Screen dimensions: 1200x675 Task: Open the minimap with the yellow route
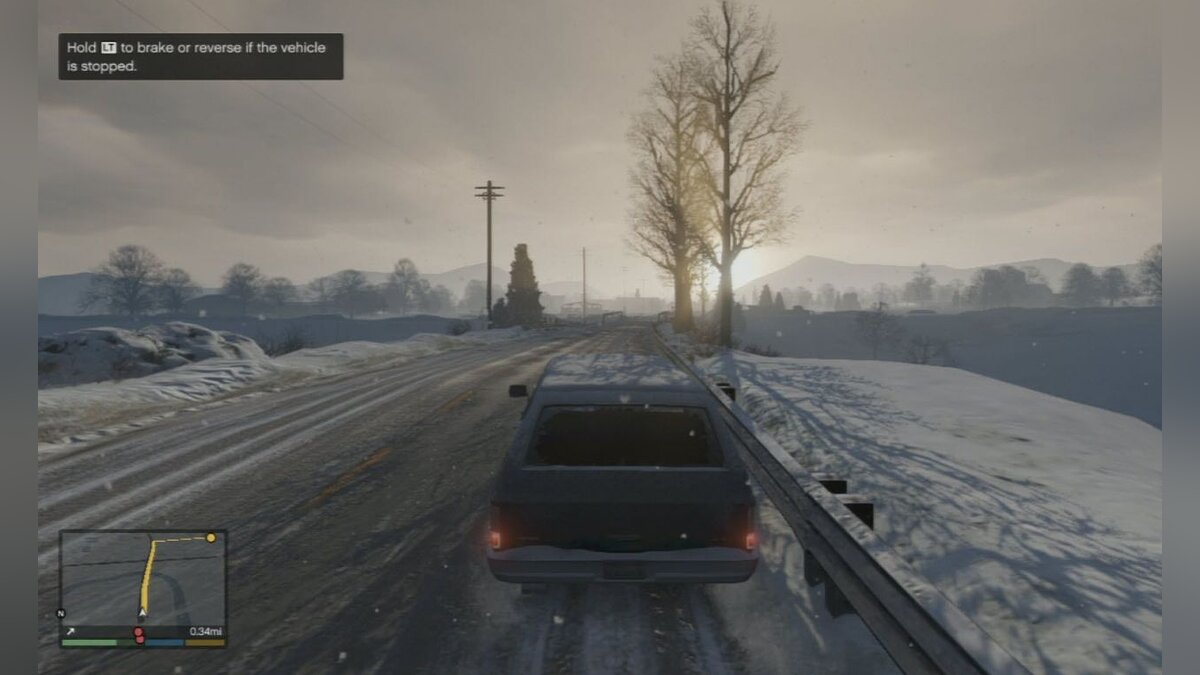tap(142, 579)
